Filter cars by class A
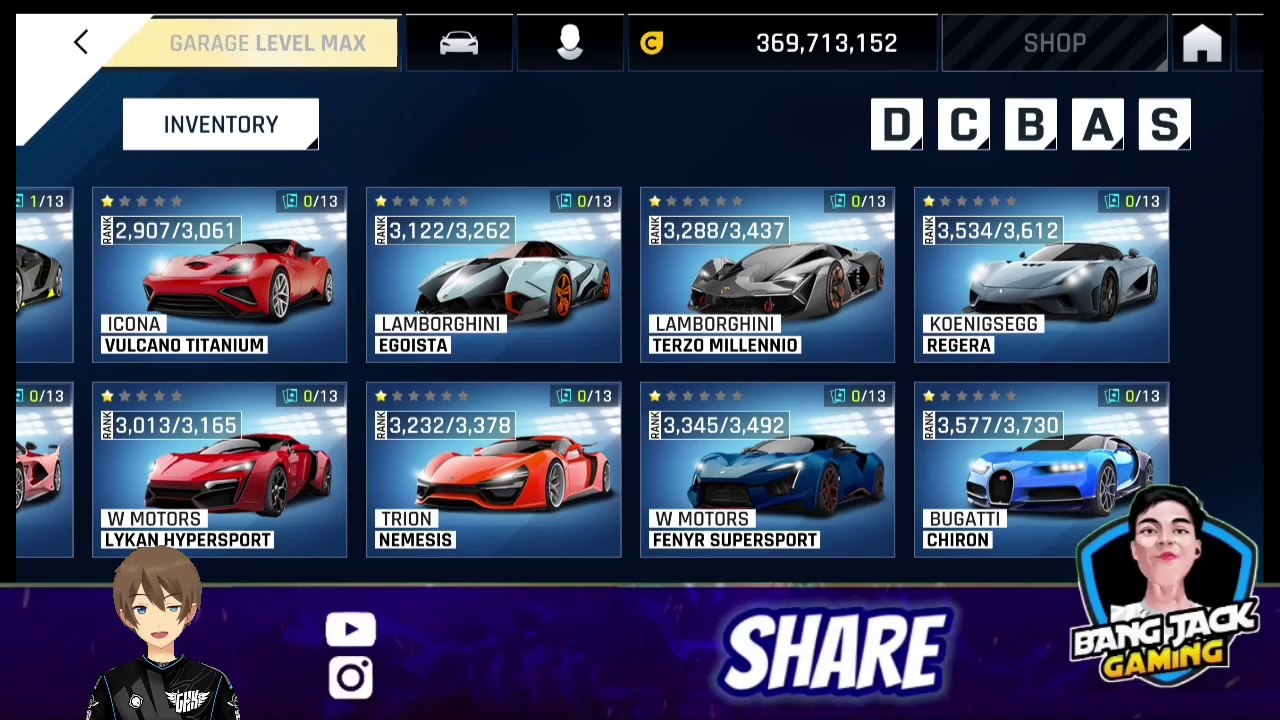 click(1097, 125)
